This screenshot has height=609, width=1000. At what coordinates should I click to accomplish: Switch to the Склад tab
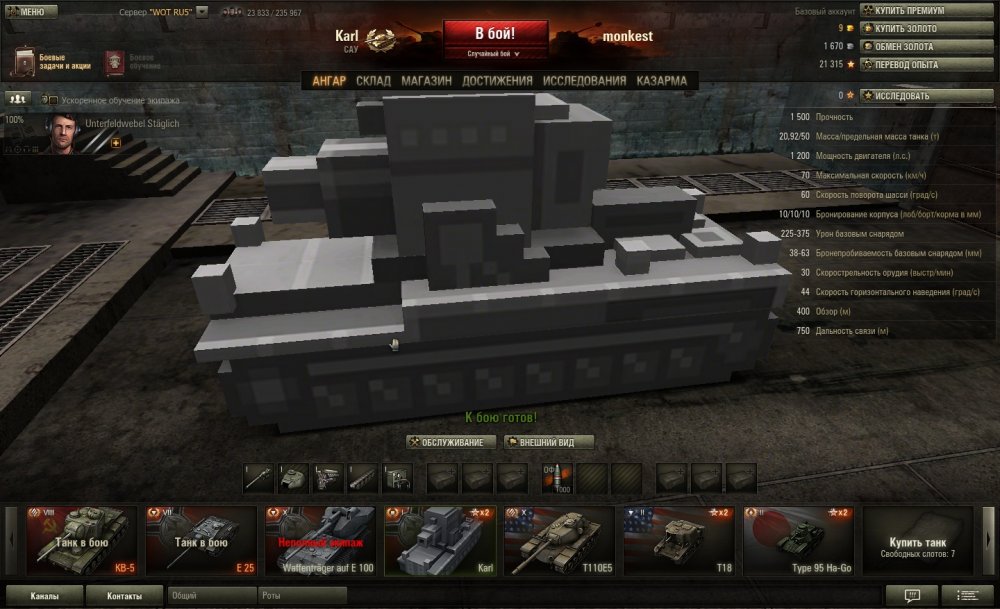point(373,81)
